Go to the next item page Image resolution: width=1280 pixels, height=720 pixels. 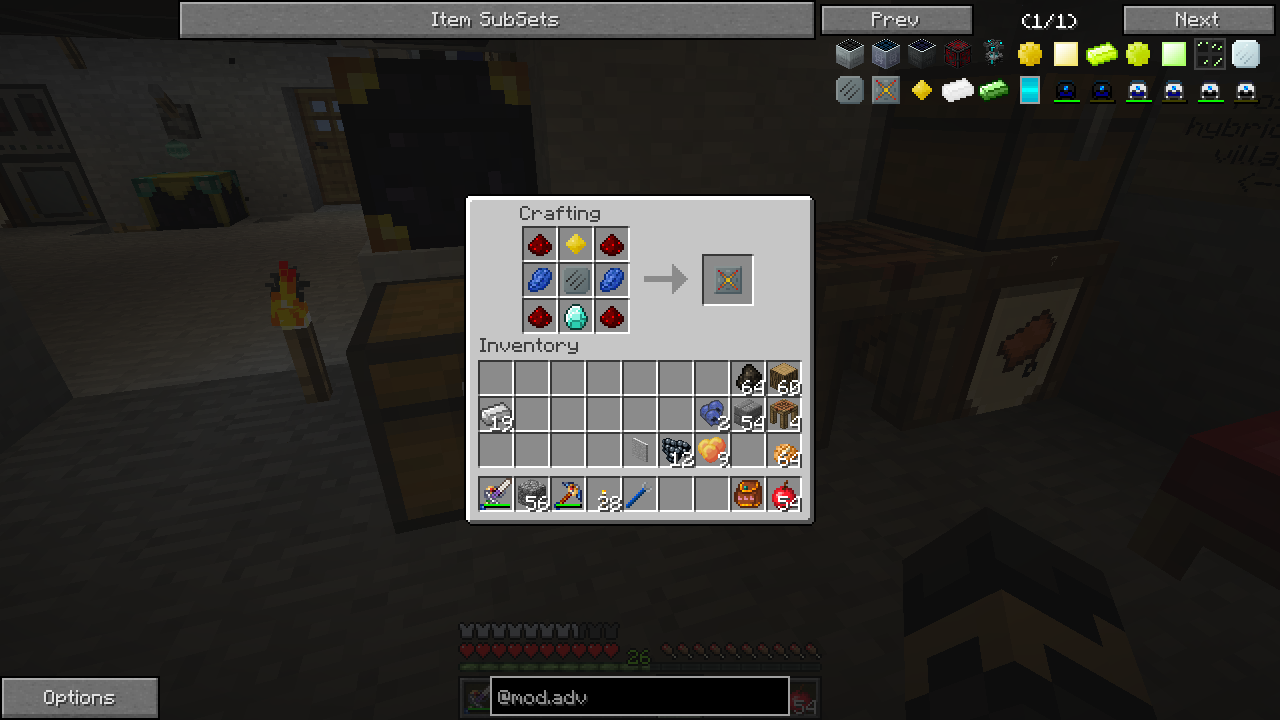click(1198, 20)
